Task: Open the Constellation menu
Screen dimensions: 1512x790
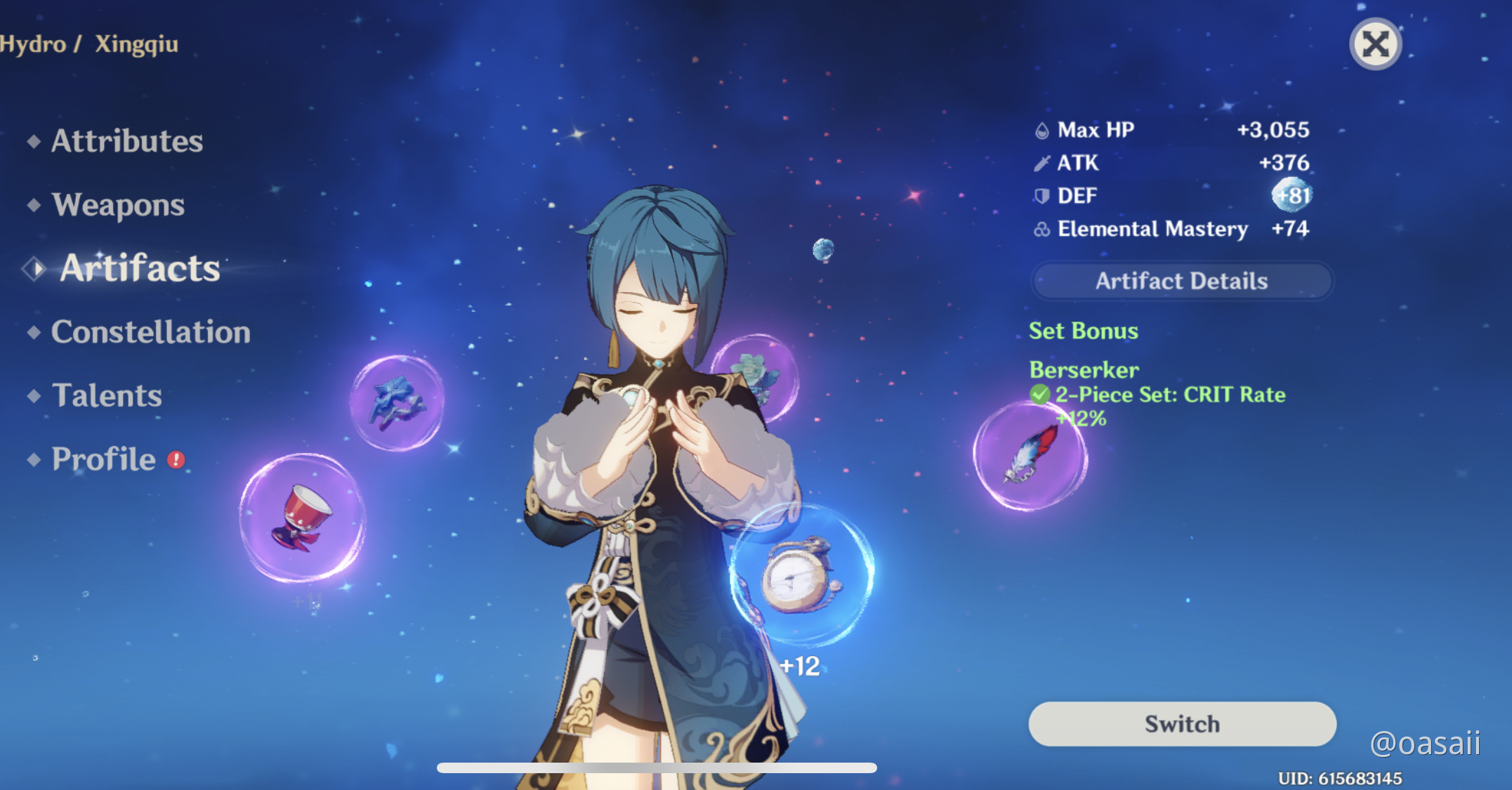Action: [x=150, y=331]
